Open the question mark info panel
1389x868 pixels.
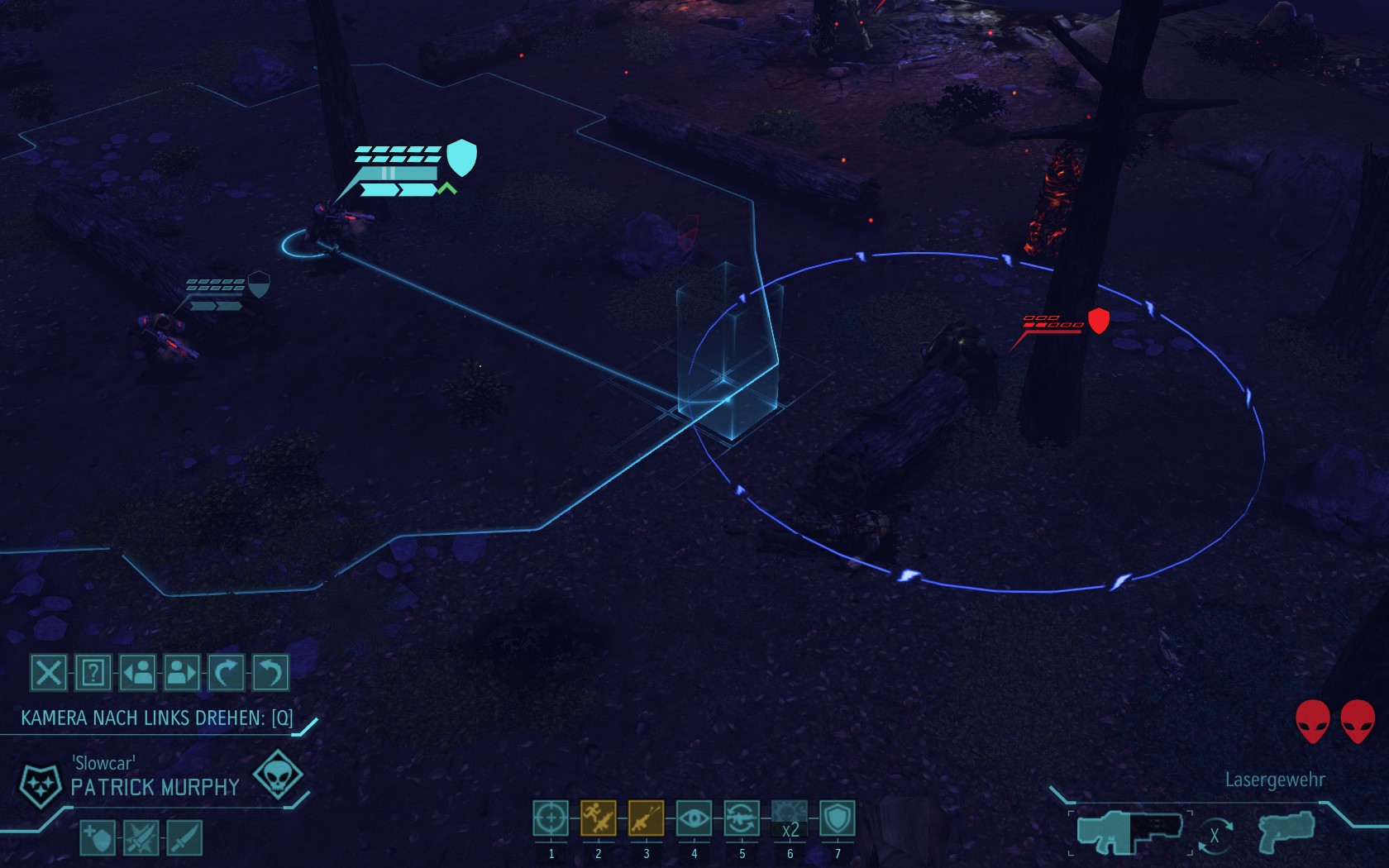coord(93,673)
